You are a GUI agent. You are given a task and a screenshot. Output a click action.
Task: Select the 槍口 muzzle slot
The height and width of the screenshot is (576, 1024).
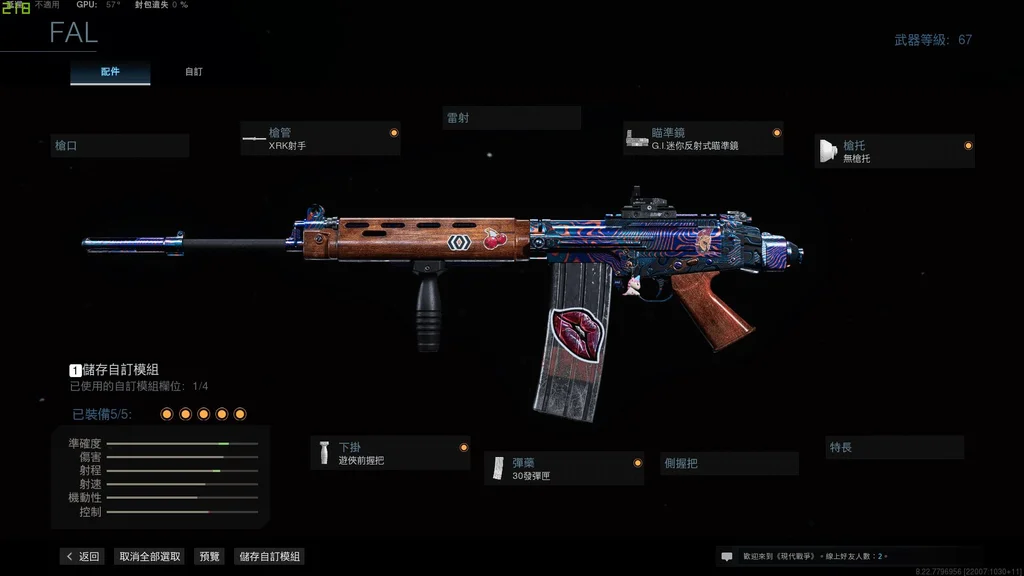(x=120, y=146)
